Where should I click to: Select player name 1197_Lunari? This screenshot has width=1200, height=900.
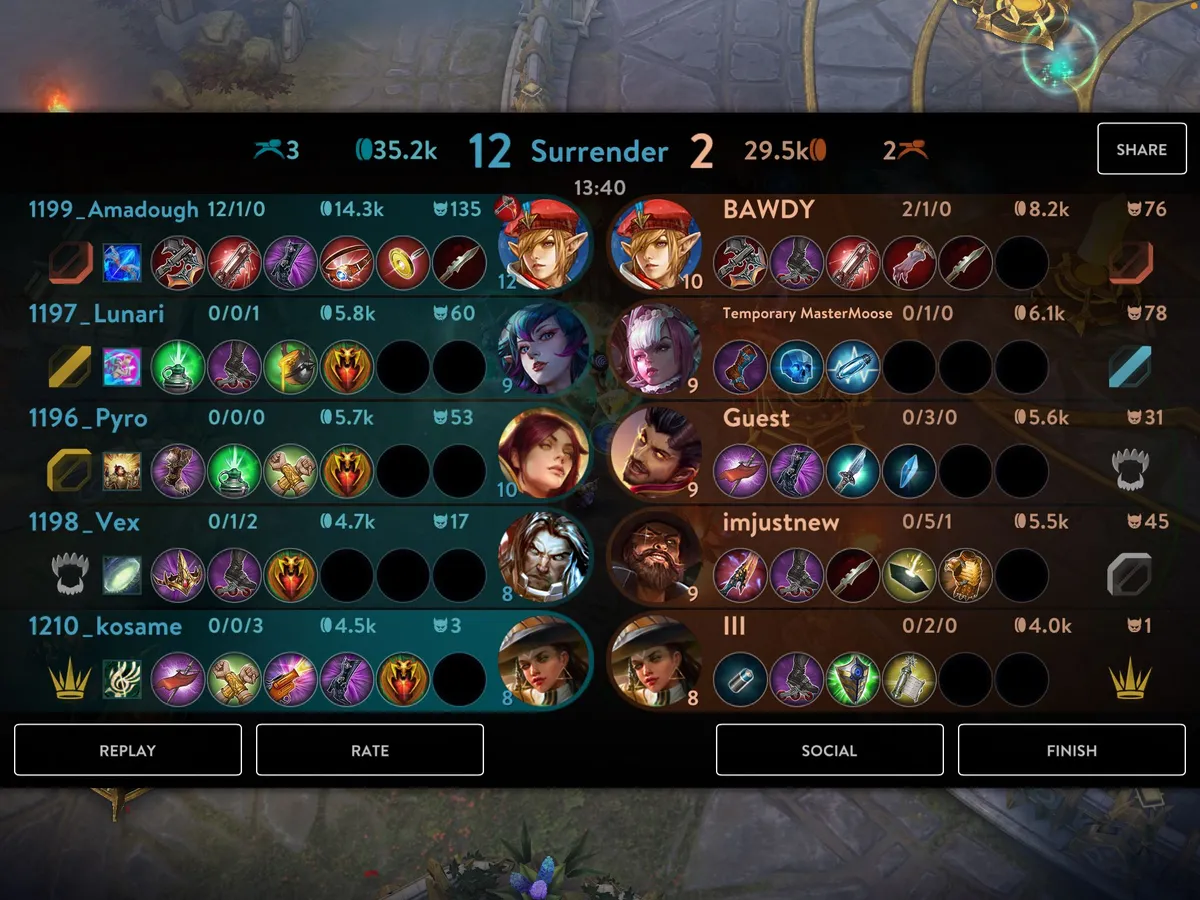click(x=96, y=314)
